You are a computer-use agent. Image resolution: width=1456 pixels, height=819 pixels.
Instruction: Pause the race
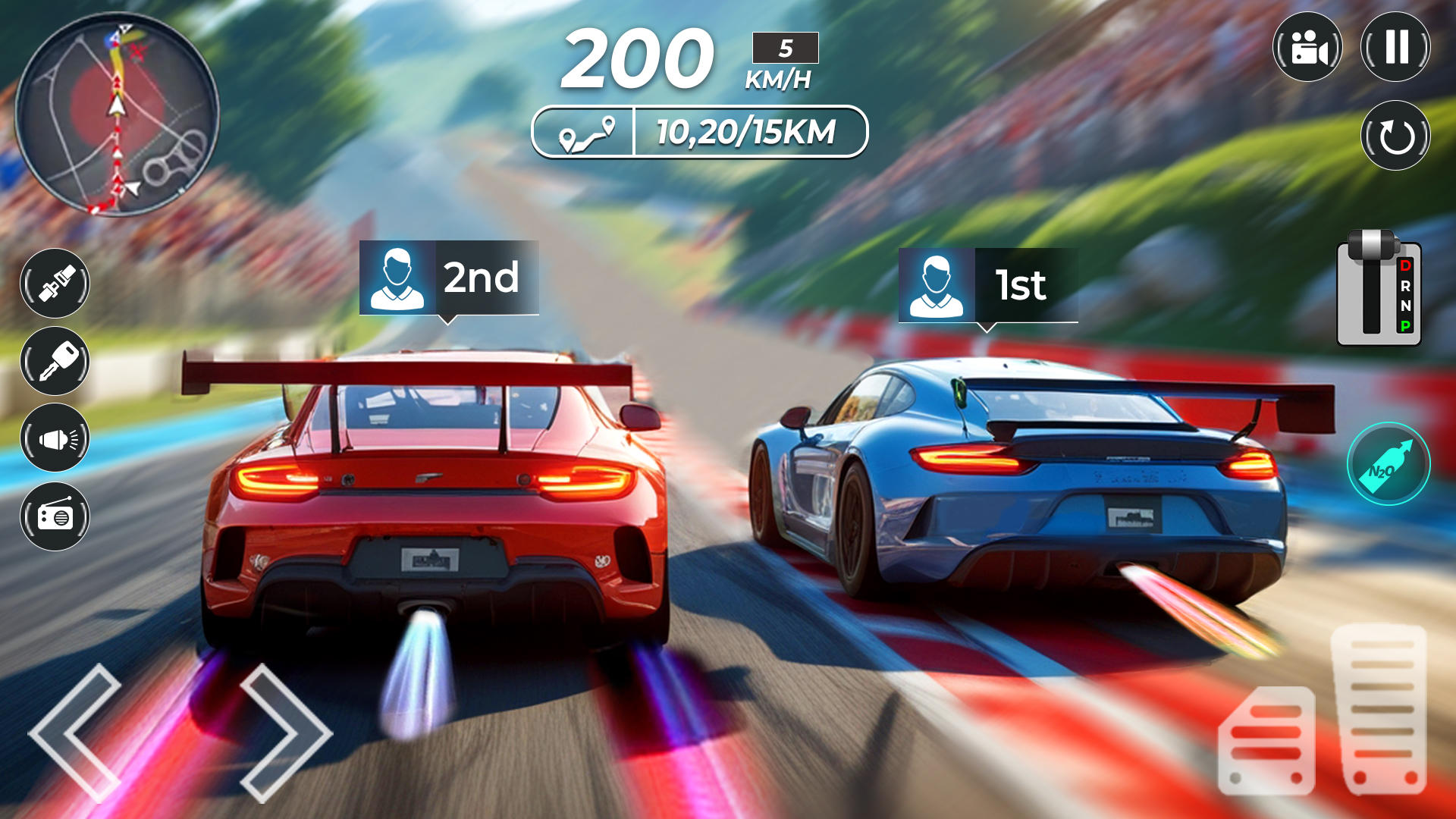pyautogui.click(x=1395, y=47)
